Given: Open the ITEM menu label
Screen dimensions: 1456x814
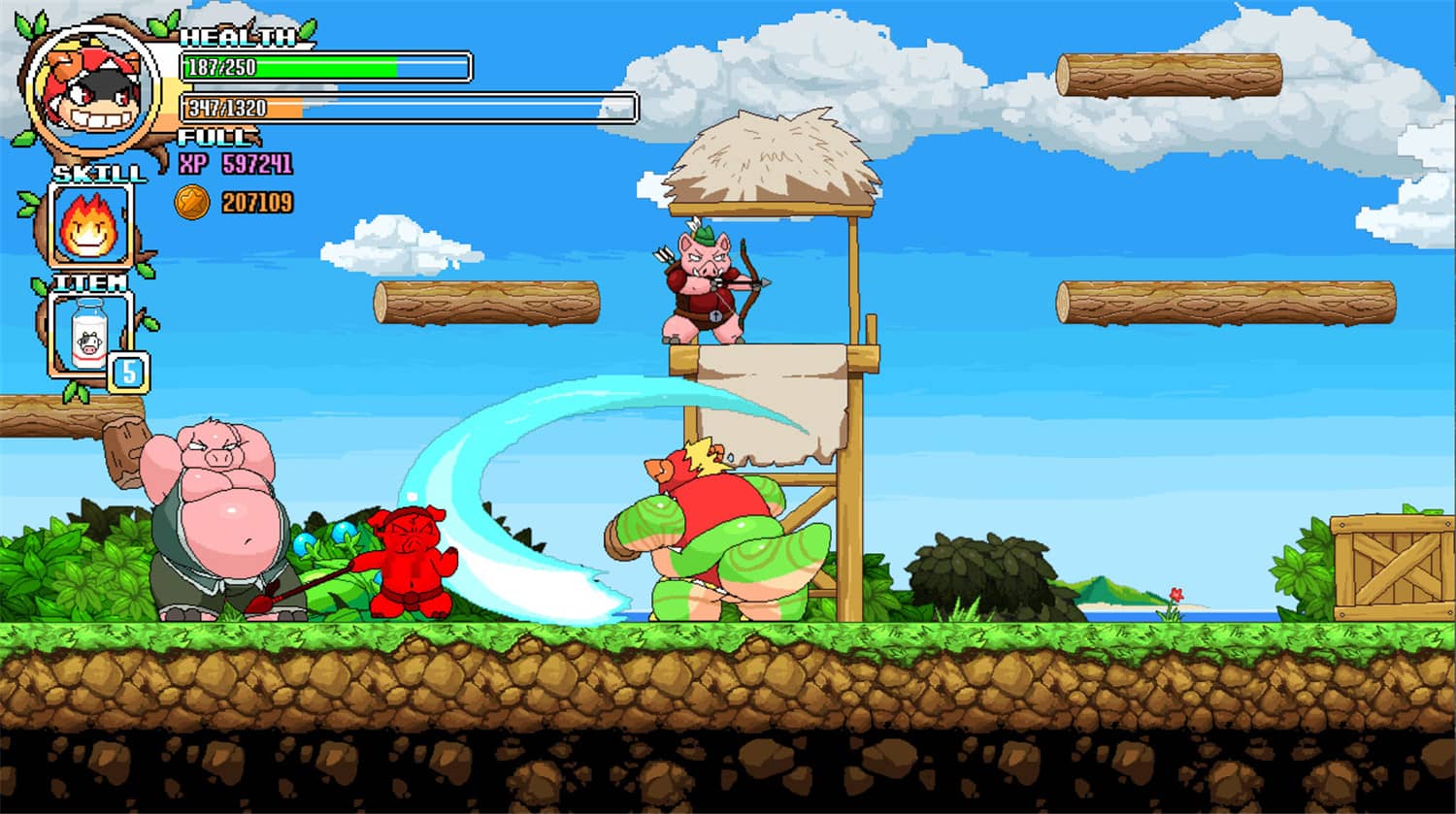Looking at the screenshot, I should point(92,281).
